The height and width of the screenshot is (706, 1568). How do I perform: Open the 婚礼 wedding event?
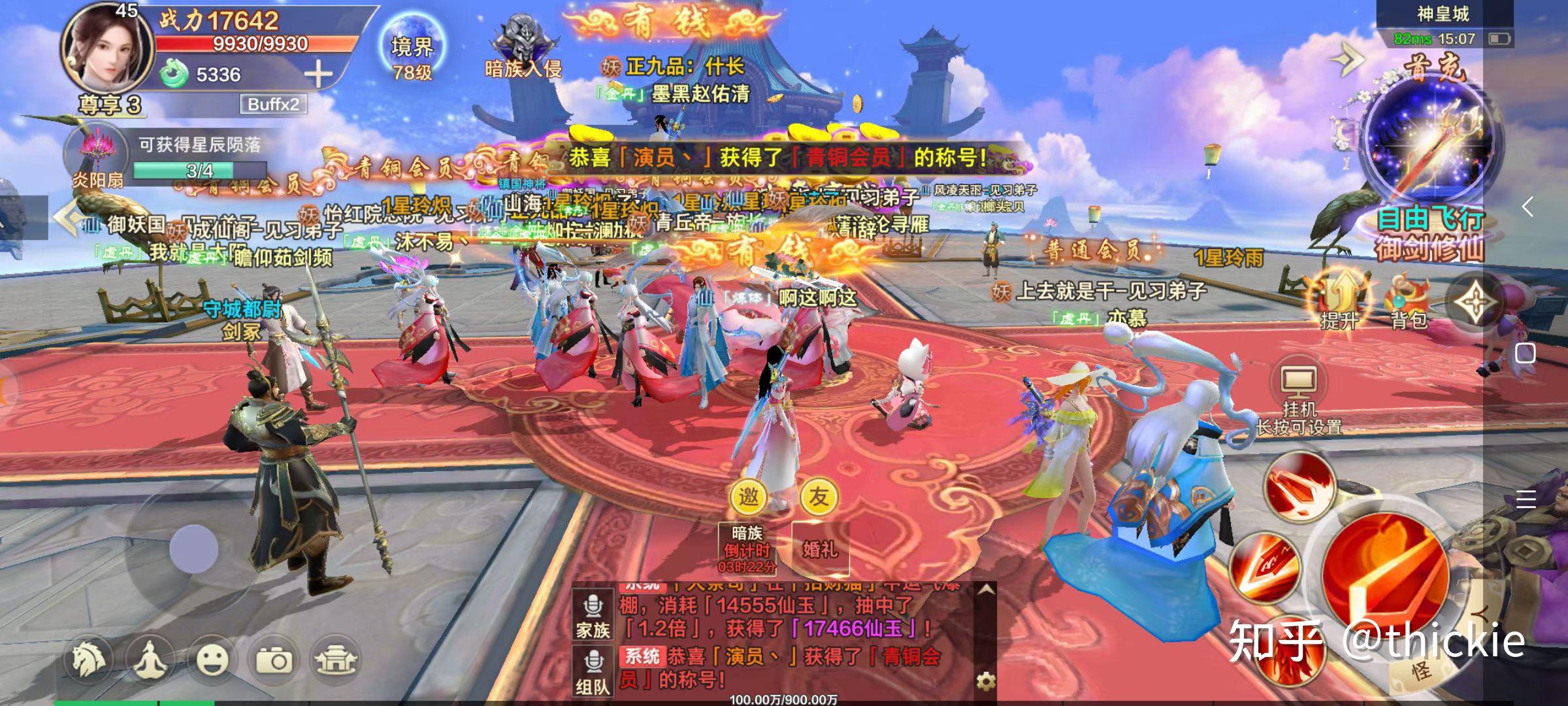(819, 548)
